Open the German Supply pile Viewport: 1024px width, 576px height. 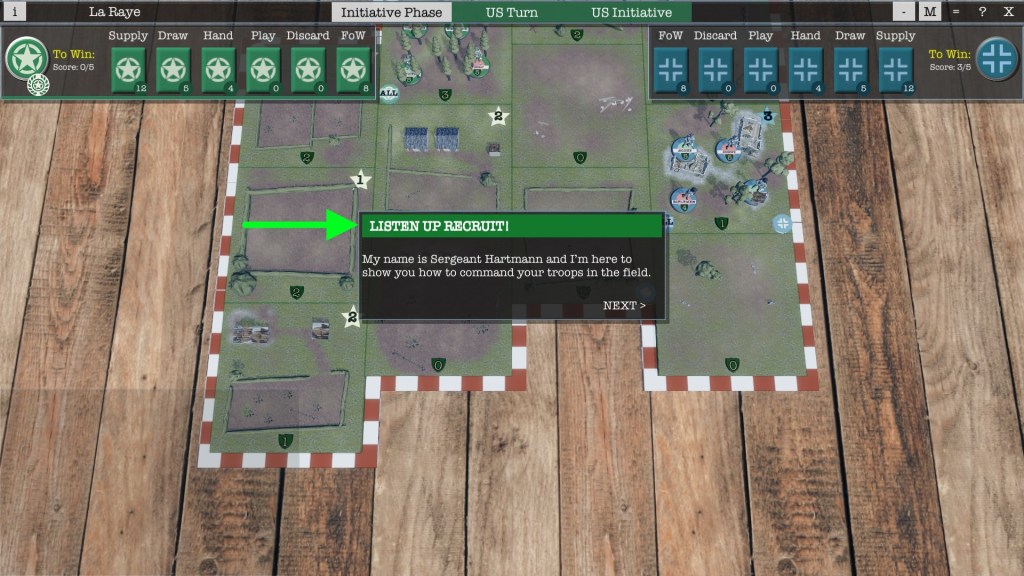896,70
